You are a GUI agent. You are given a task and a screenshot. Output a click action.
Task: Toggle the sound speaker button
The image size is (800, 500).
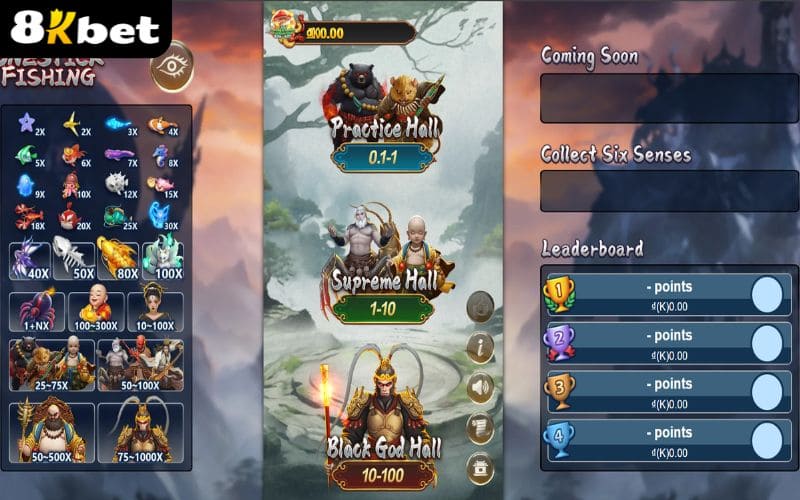point(481,387)
